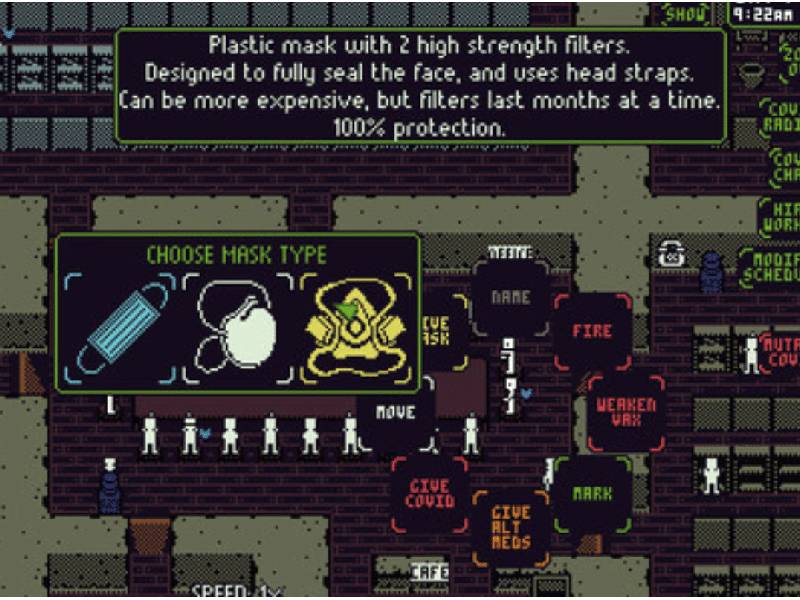The image size is (800, 600).
Task: Open the Hire Worker side button
Action: 781,216
